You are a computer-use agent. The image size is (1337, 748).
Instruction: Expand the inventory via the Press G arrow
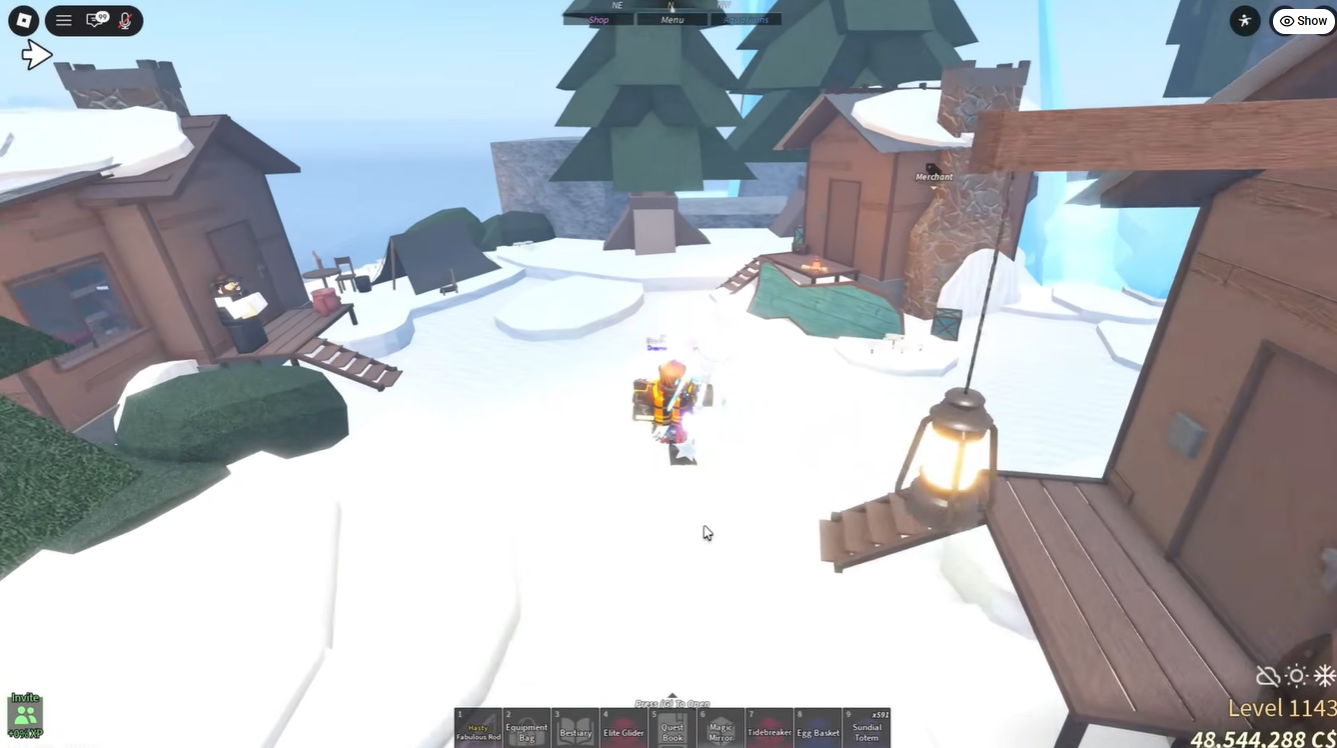coord(672,695)
